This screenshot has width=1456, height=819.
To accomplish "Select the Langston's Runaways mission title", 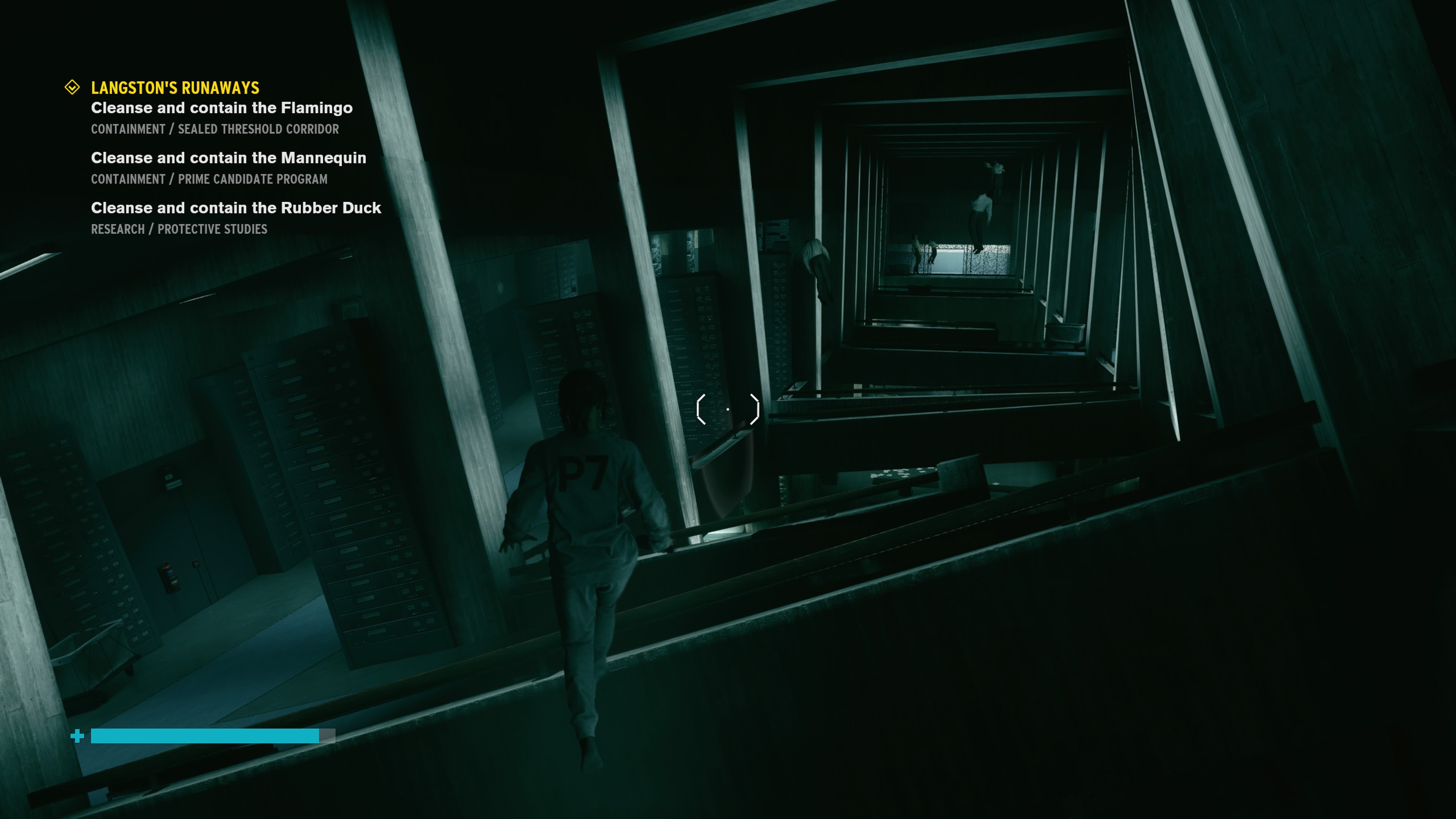I will [175, 88].
